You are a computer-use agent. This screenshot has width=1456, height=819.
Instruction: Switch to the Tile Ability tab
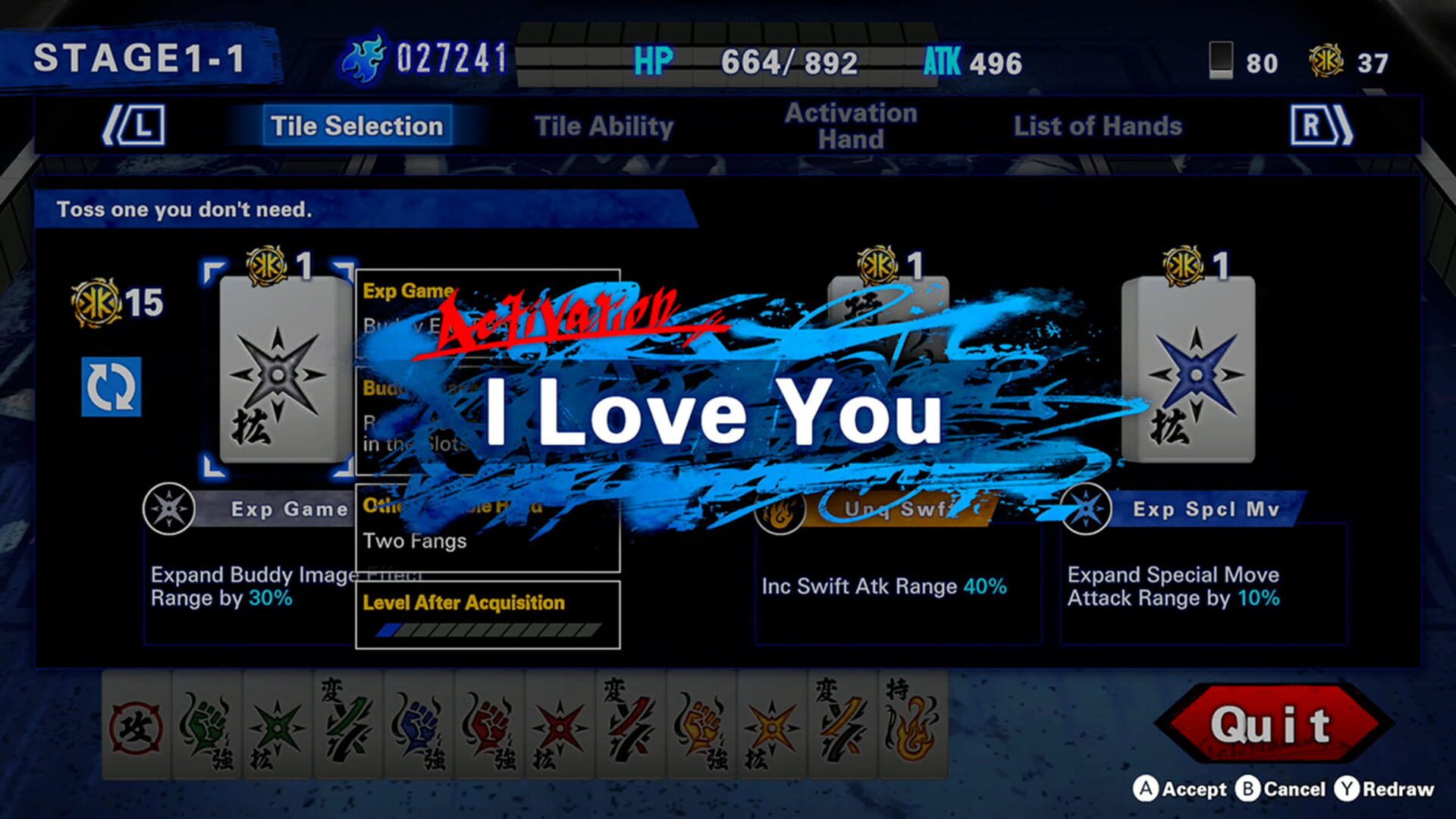coord(604,126)
